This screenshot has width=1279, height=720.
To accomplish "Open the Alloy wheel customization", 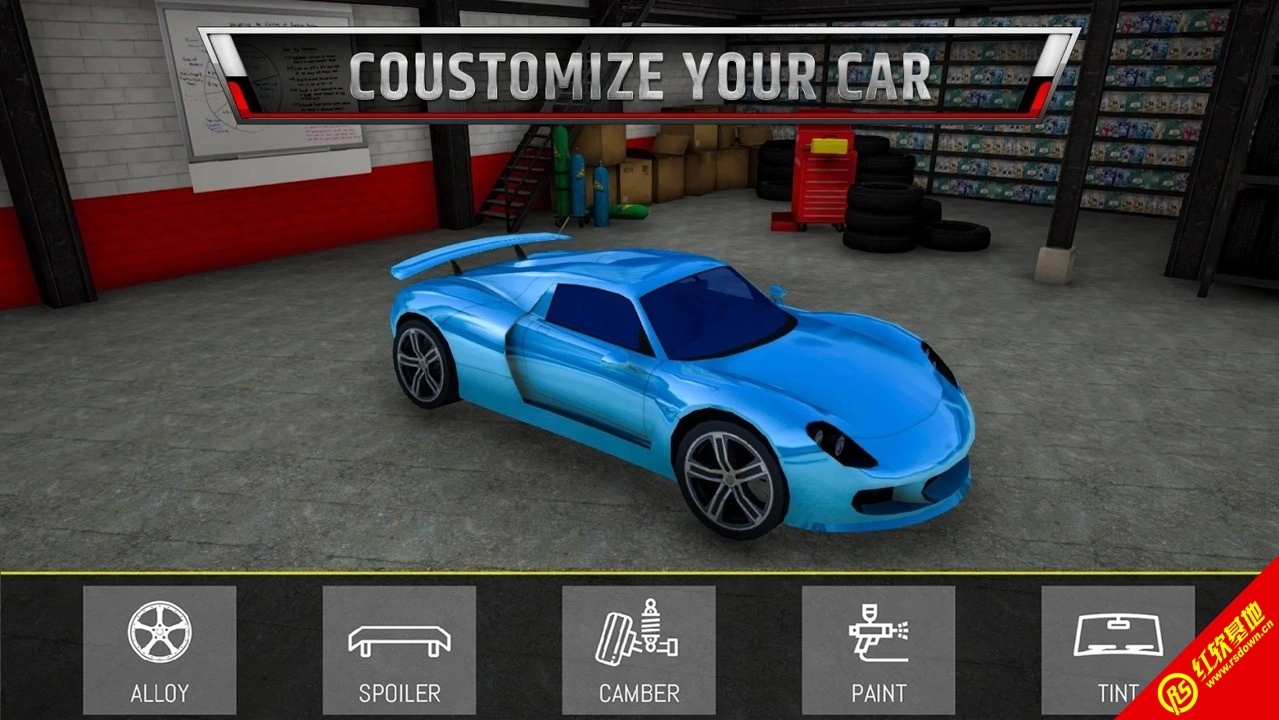I will click(159, 649).
